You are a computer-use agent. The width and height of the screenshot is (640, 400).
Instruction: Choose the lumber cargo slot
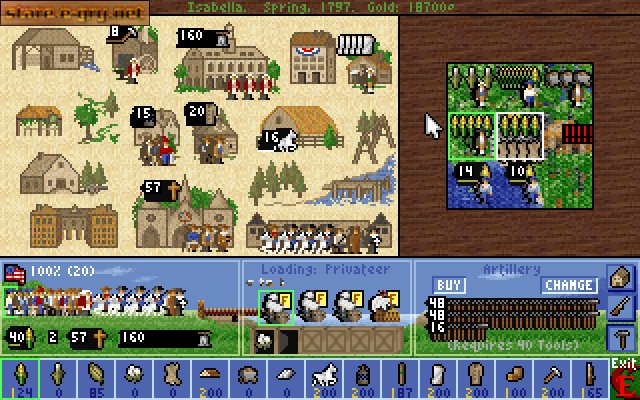click(211, 379)
